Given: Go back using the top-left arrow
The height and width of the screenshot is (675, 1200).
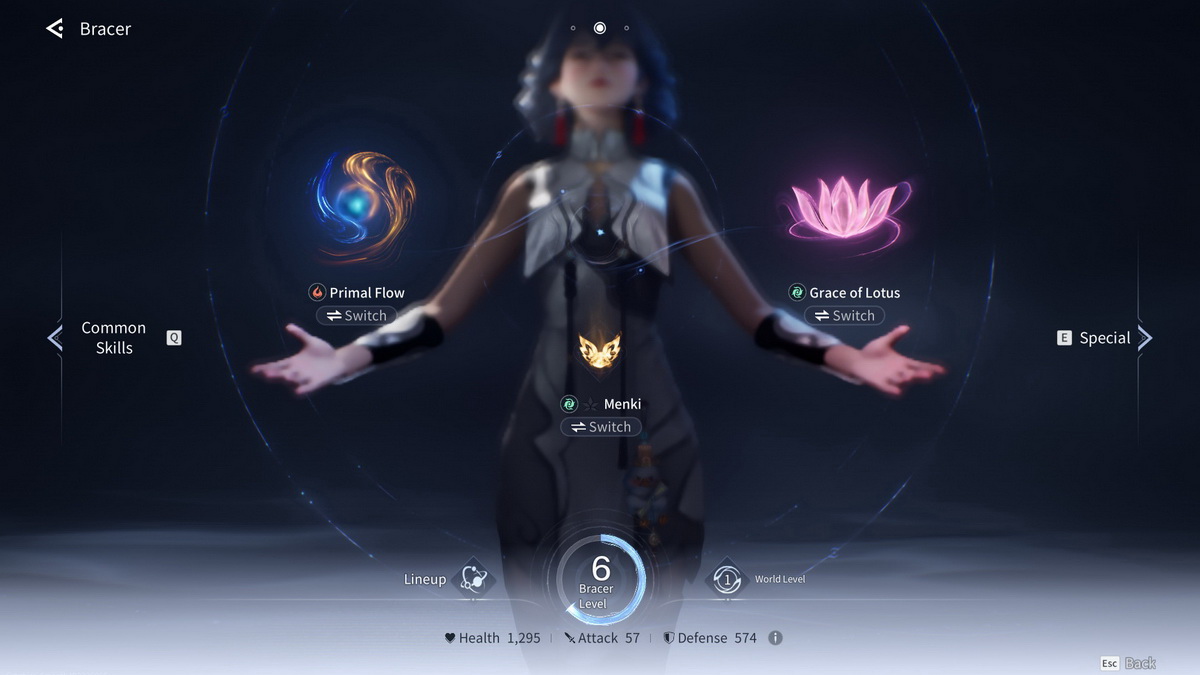Looking at the screenshot, I should click(x=55, y=29).
